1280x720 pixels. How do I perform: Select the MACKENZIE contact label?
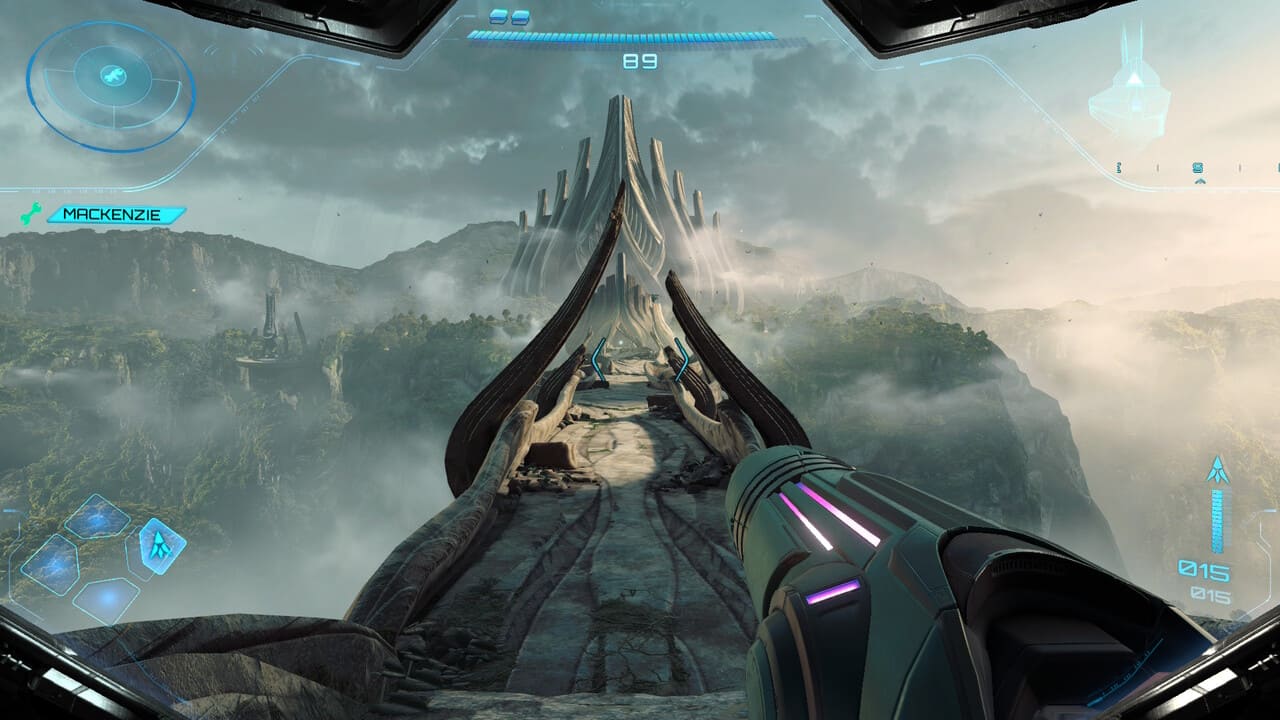[122, 214]
